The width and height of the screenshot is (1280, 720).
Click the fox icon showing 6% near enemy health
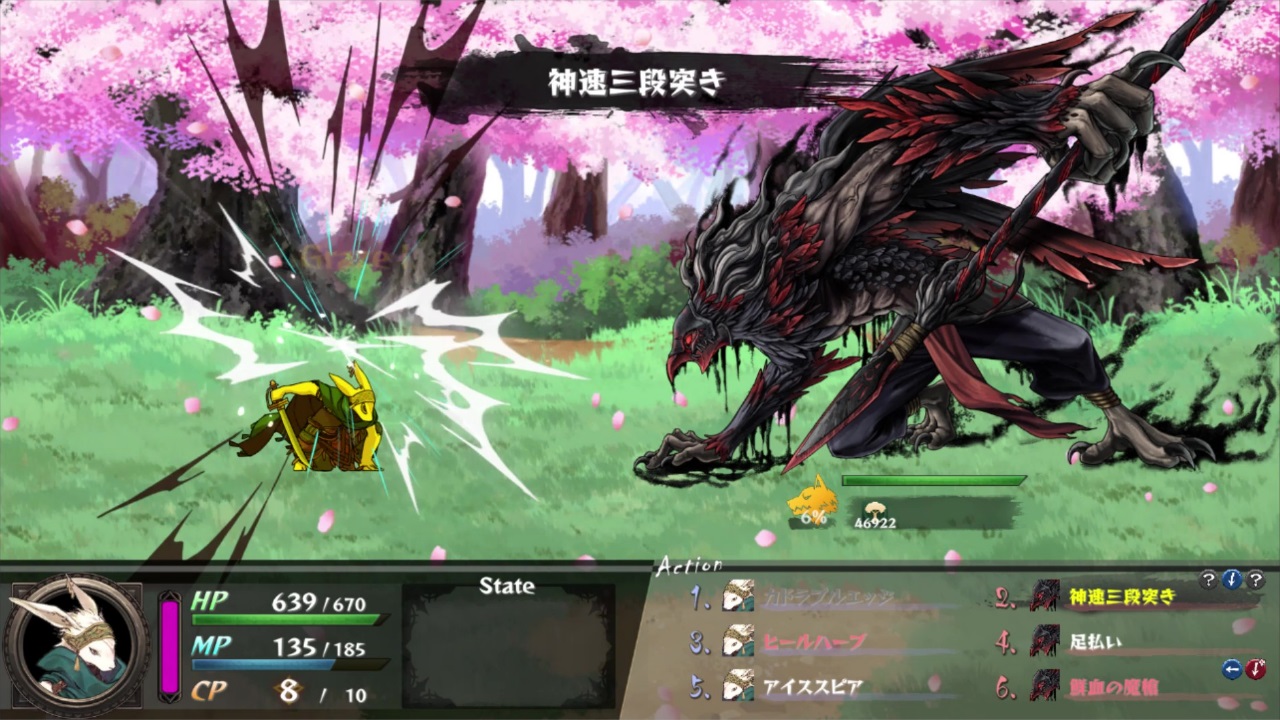(812, 503)
